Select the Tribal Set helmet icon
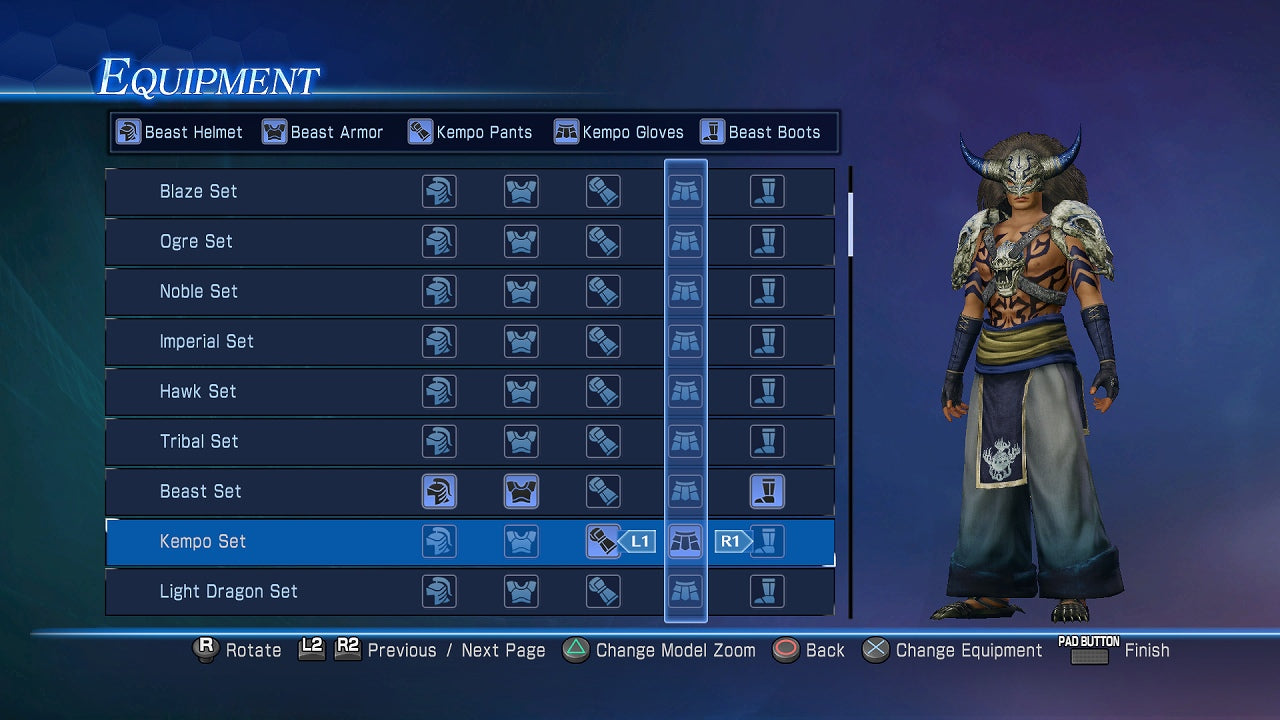This screenshot has height=720, width=1280. point(440,441)
